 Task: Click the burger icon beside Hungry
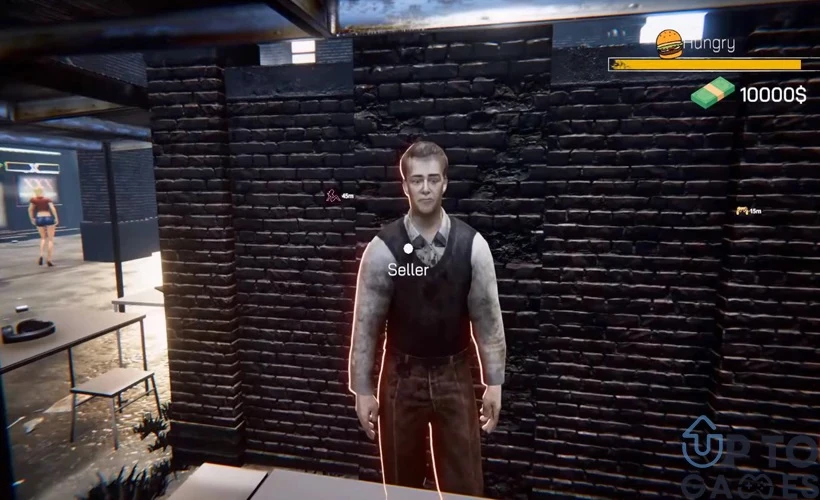(668, 42)
